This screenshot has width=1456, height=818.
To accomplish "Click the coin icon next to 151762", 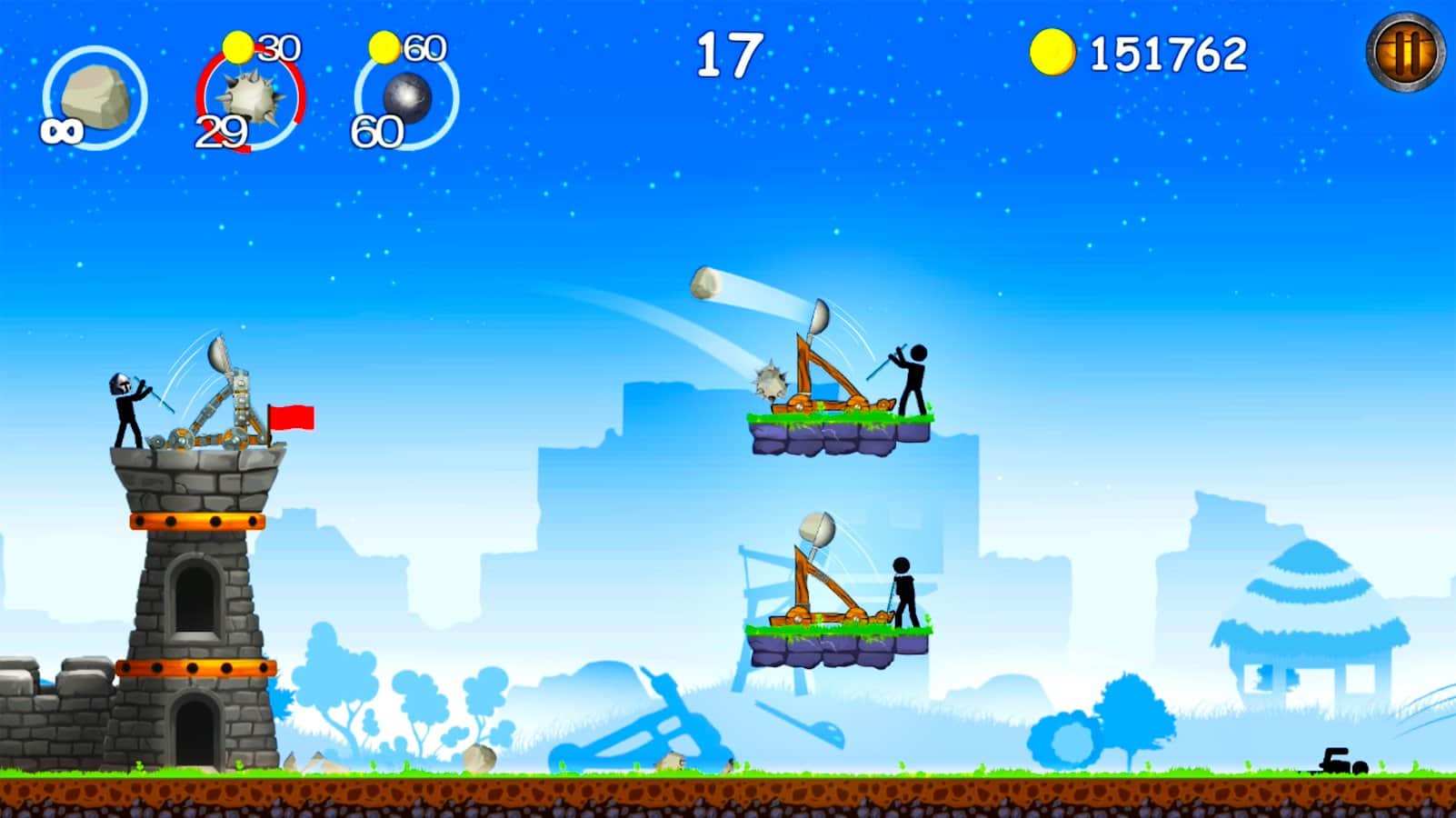I will tap(1054, 53).
